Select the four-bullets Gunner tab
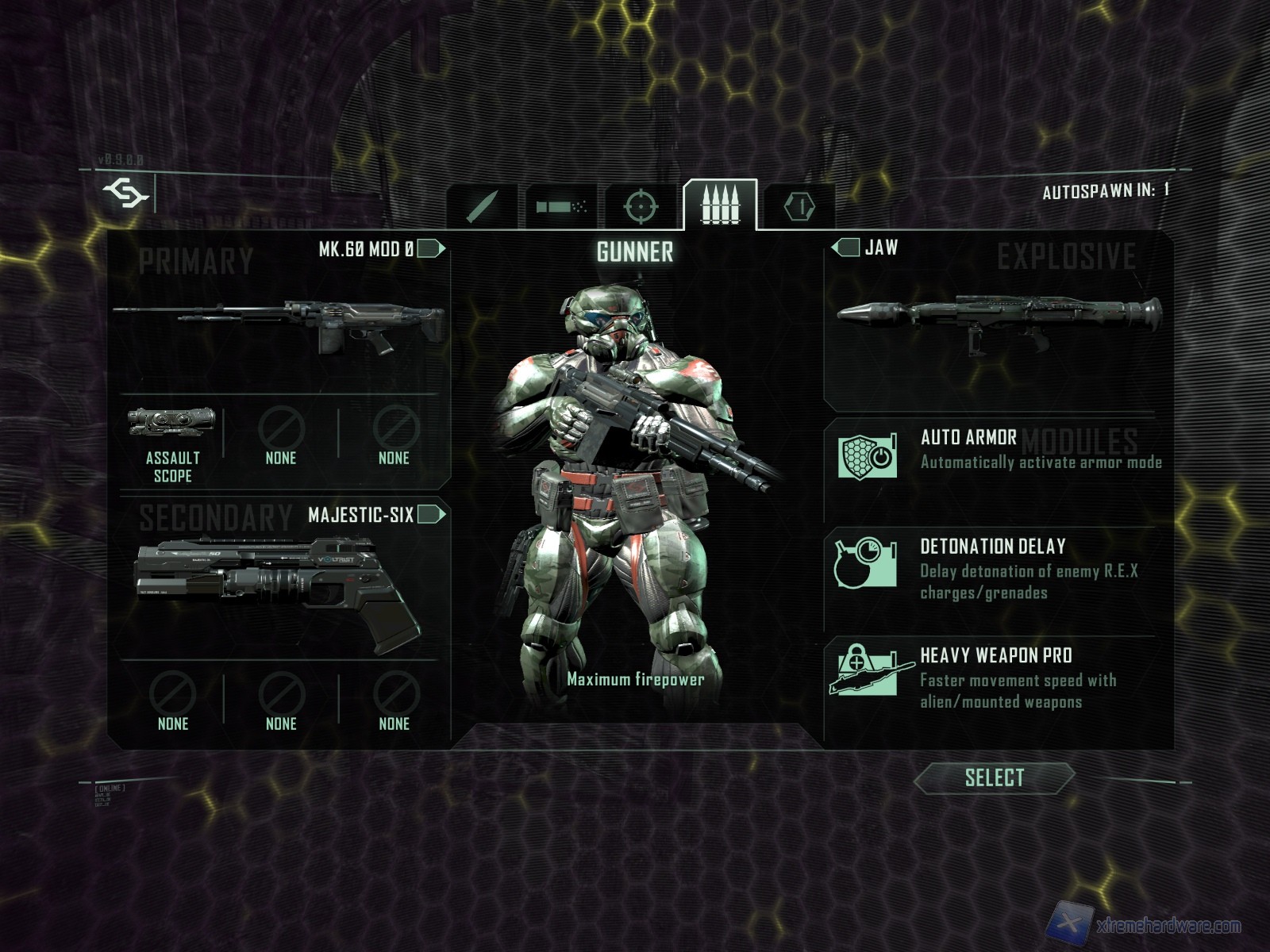Viewport: 1270px width, 952px height. 720,205
